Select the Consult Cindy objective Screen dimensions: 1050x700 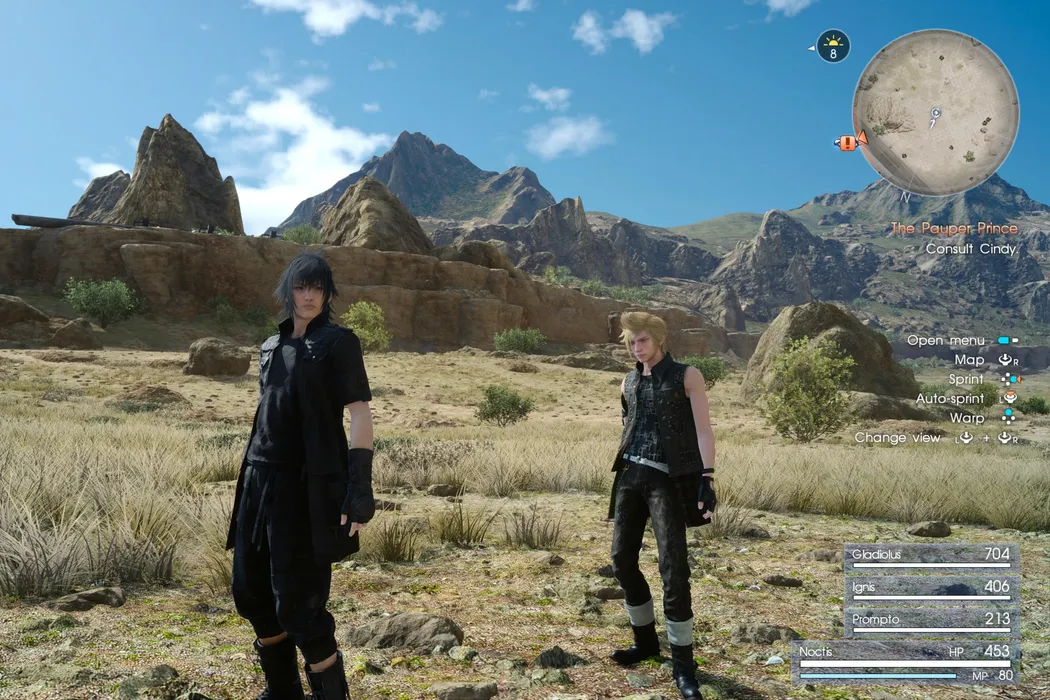point(971,249)
